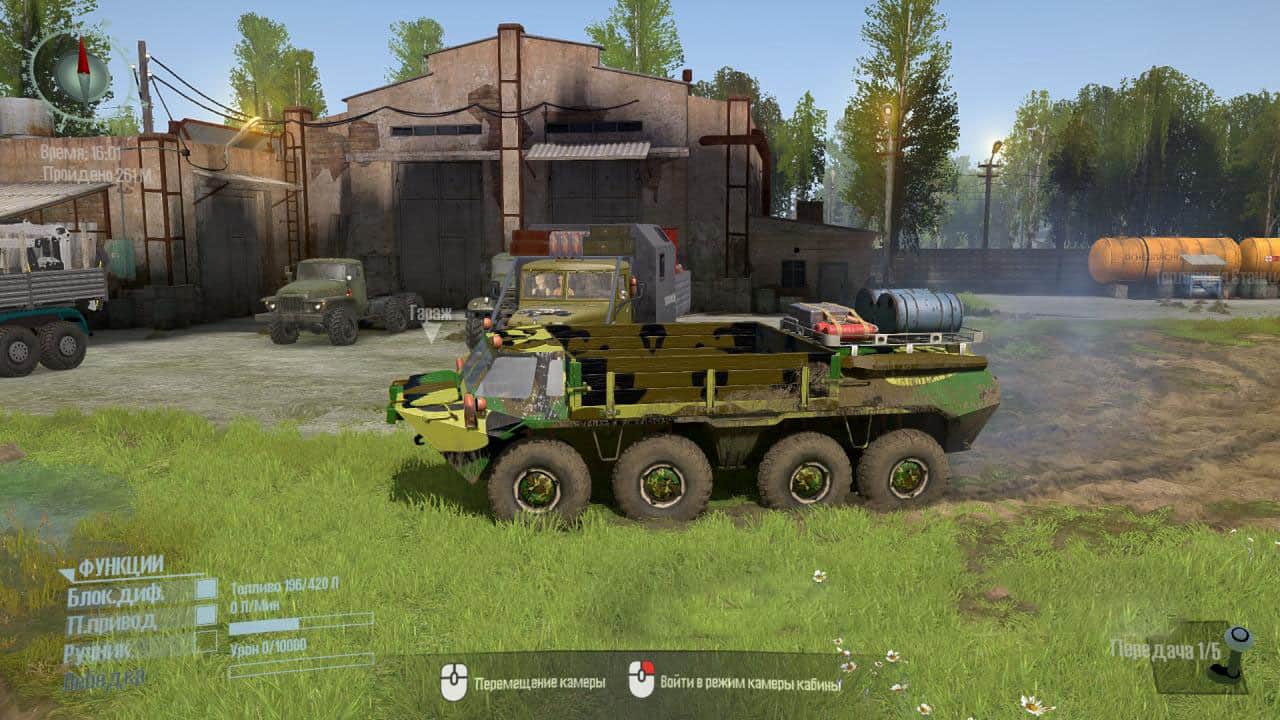Select the Лебедка winch function
Screen dimensions: 1280x720
104,680
